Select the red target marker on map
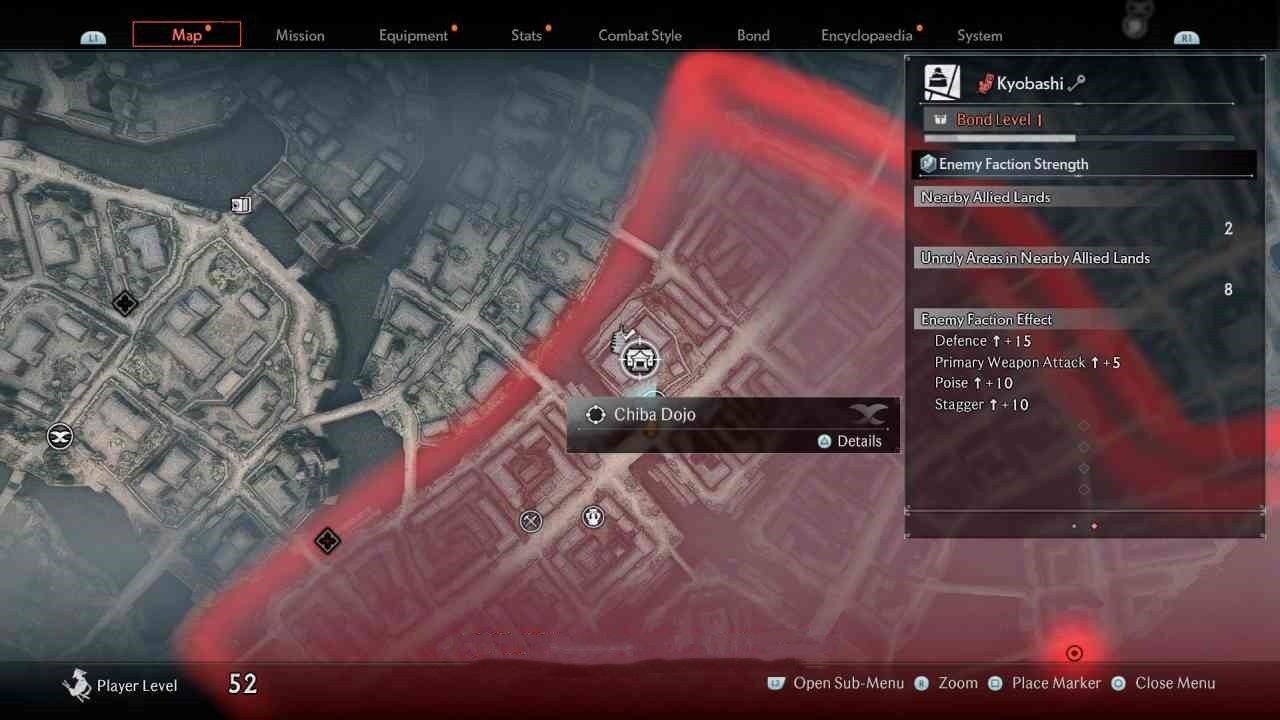 [x=1074, y=653]
